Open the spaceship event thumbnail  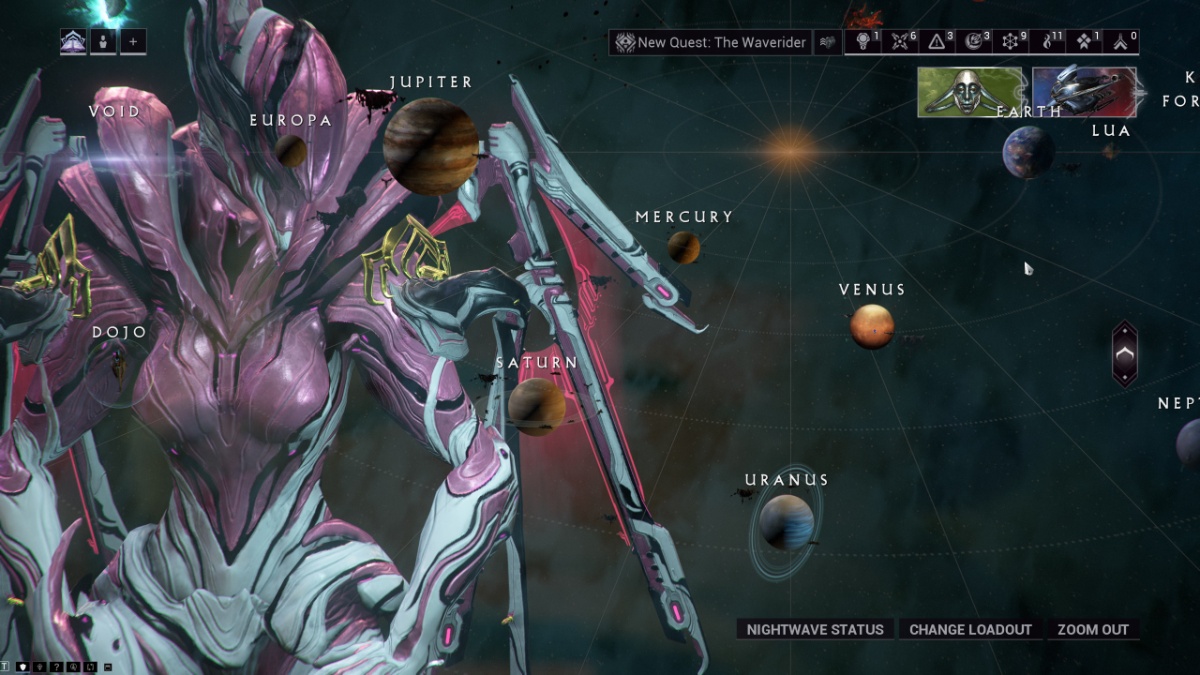1084,92
